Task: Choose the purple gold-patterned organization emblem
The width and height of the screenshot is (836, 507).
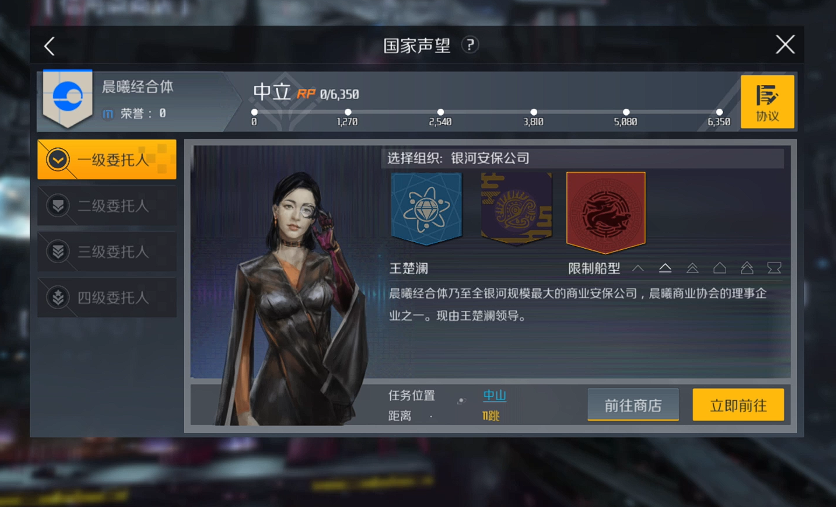Action: [516, 208]
